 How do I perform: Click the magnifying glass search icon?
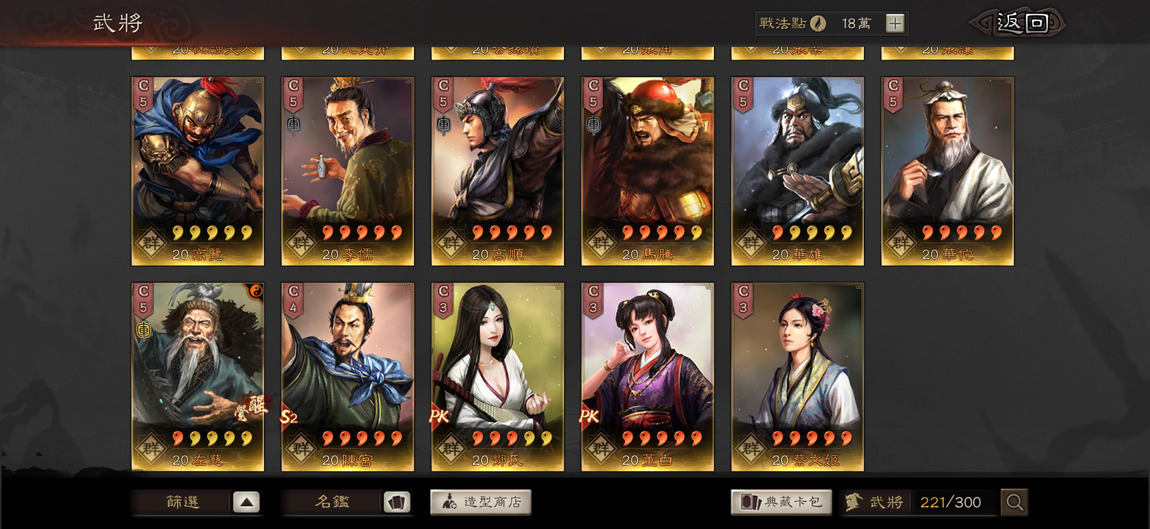1014,502
